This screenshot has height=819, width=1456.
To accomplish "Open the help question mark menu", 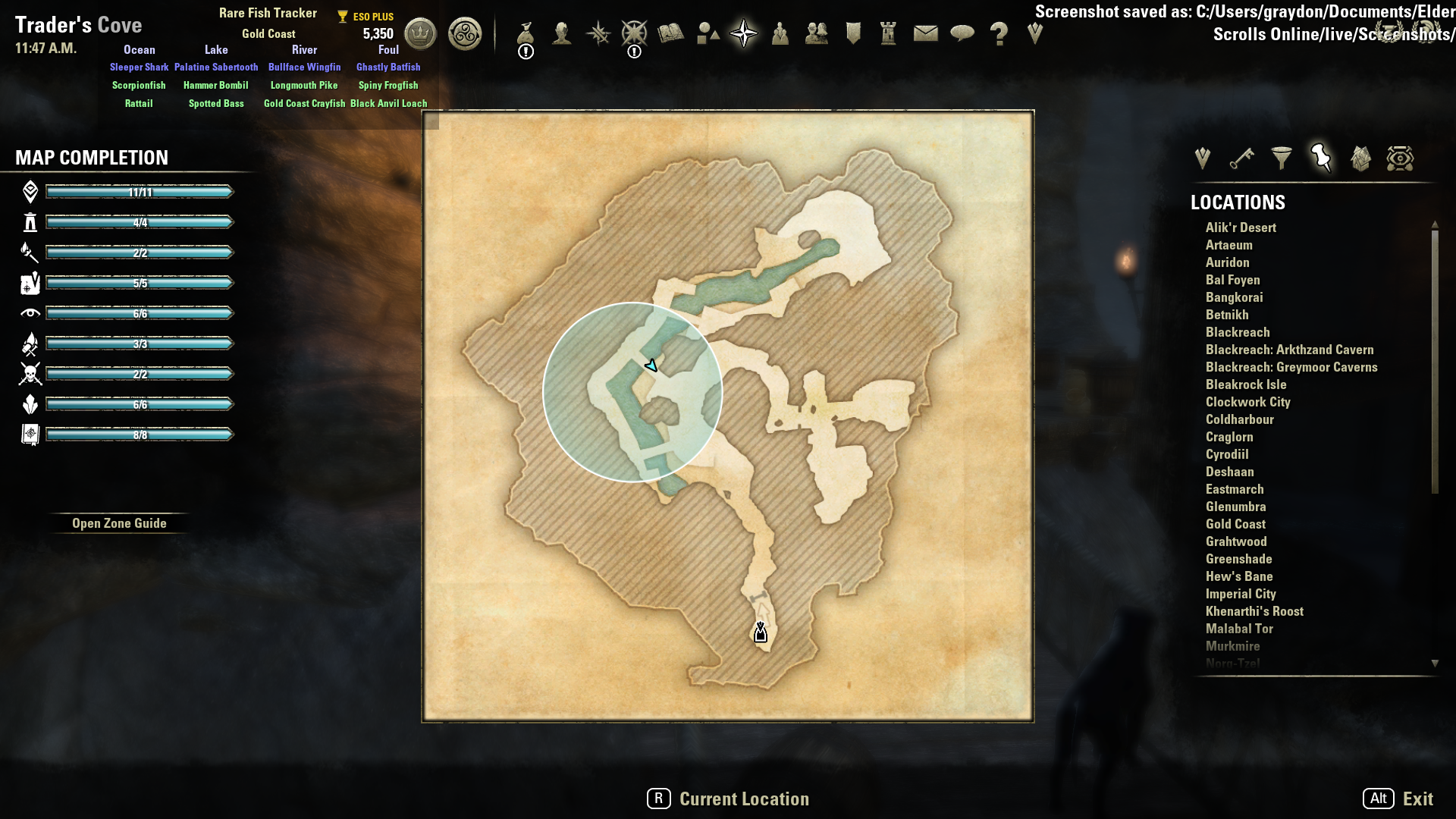I will coord(999,34).
